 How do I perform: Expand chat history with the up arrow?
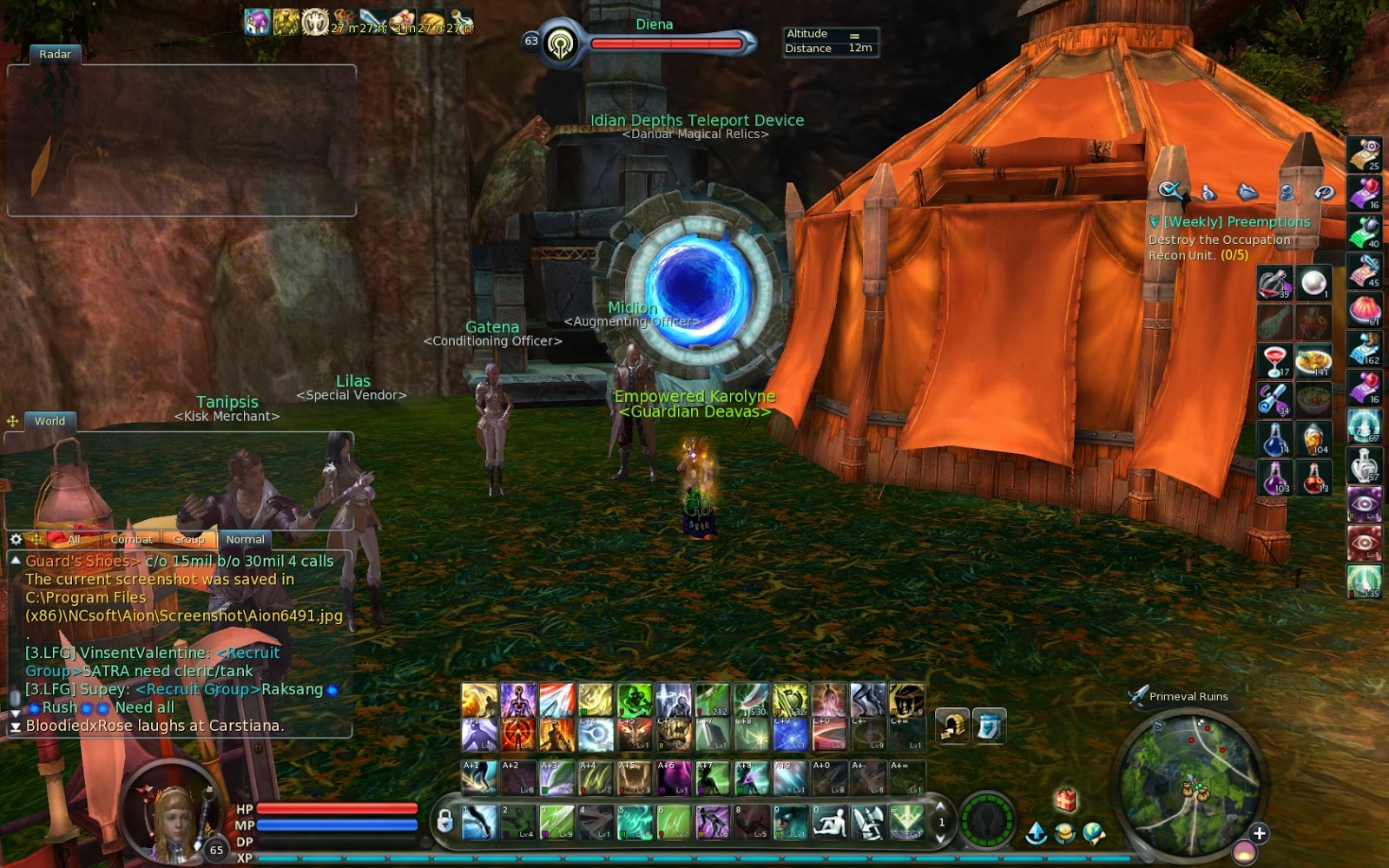click(14, 561)
